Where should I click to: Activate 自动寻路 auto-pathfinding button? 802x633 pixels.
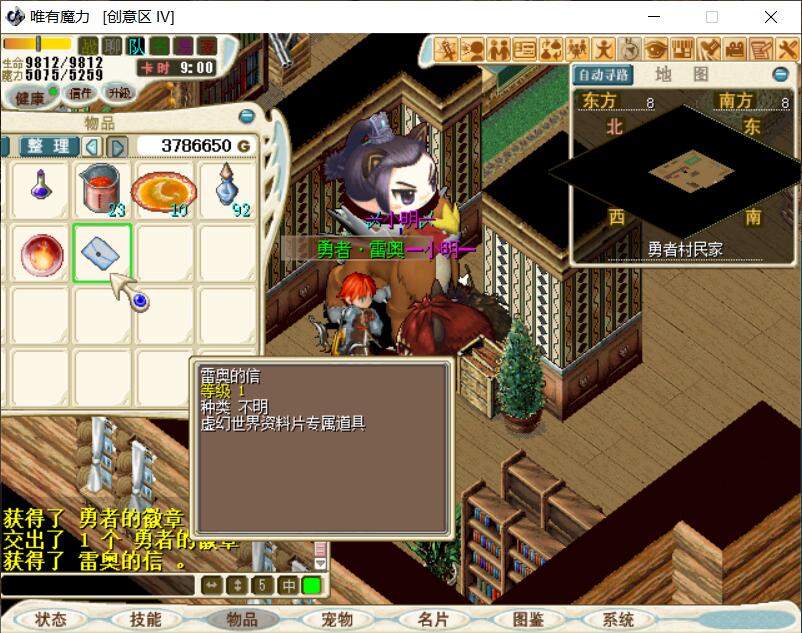click(x=603, y=75)
